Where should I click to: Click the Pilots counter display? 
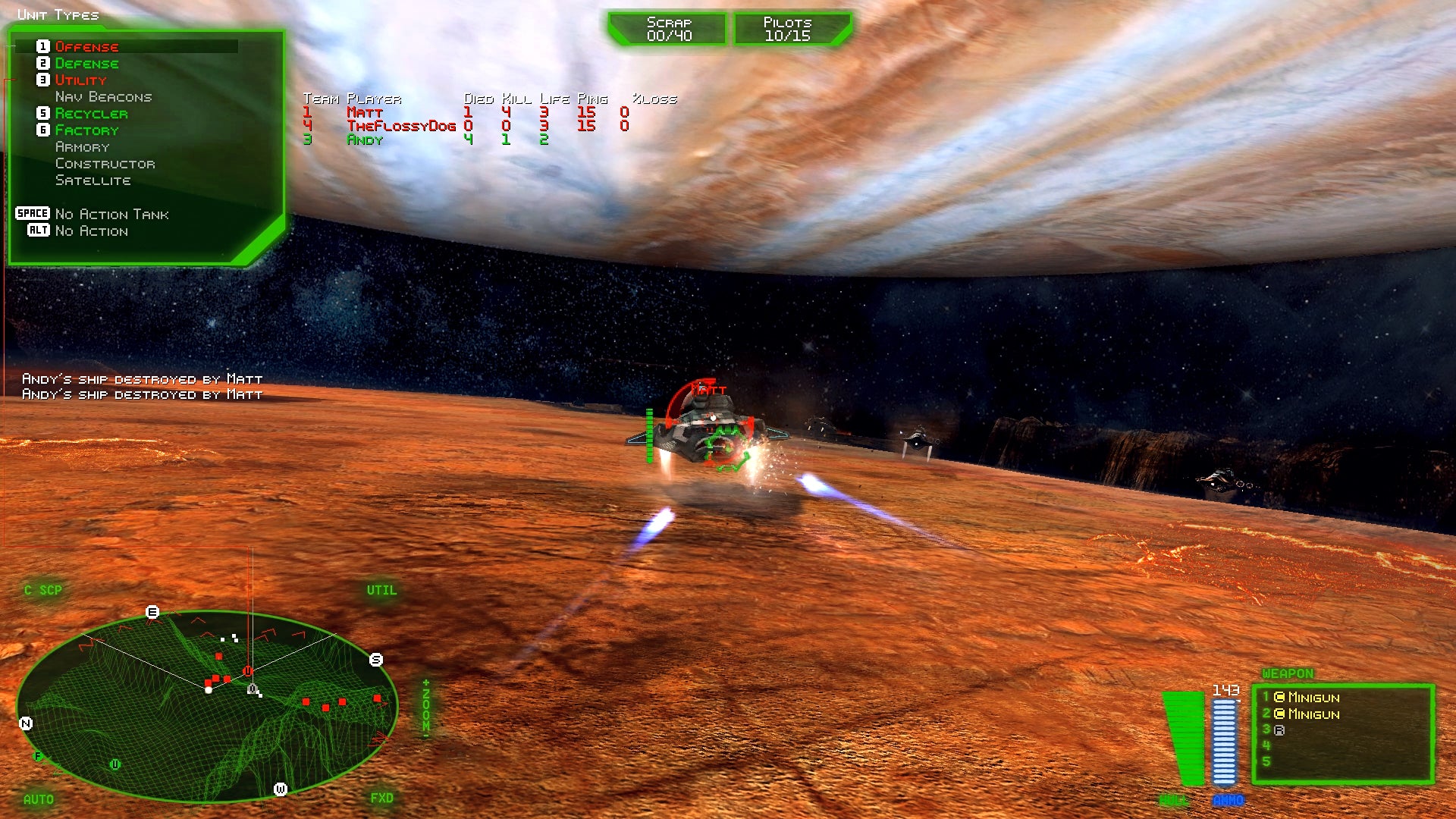[x=792, y=29]
